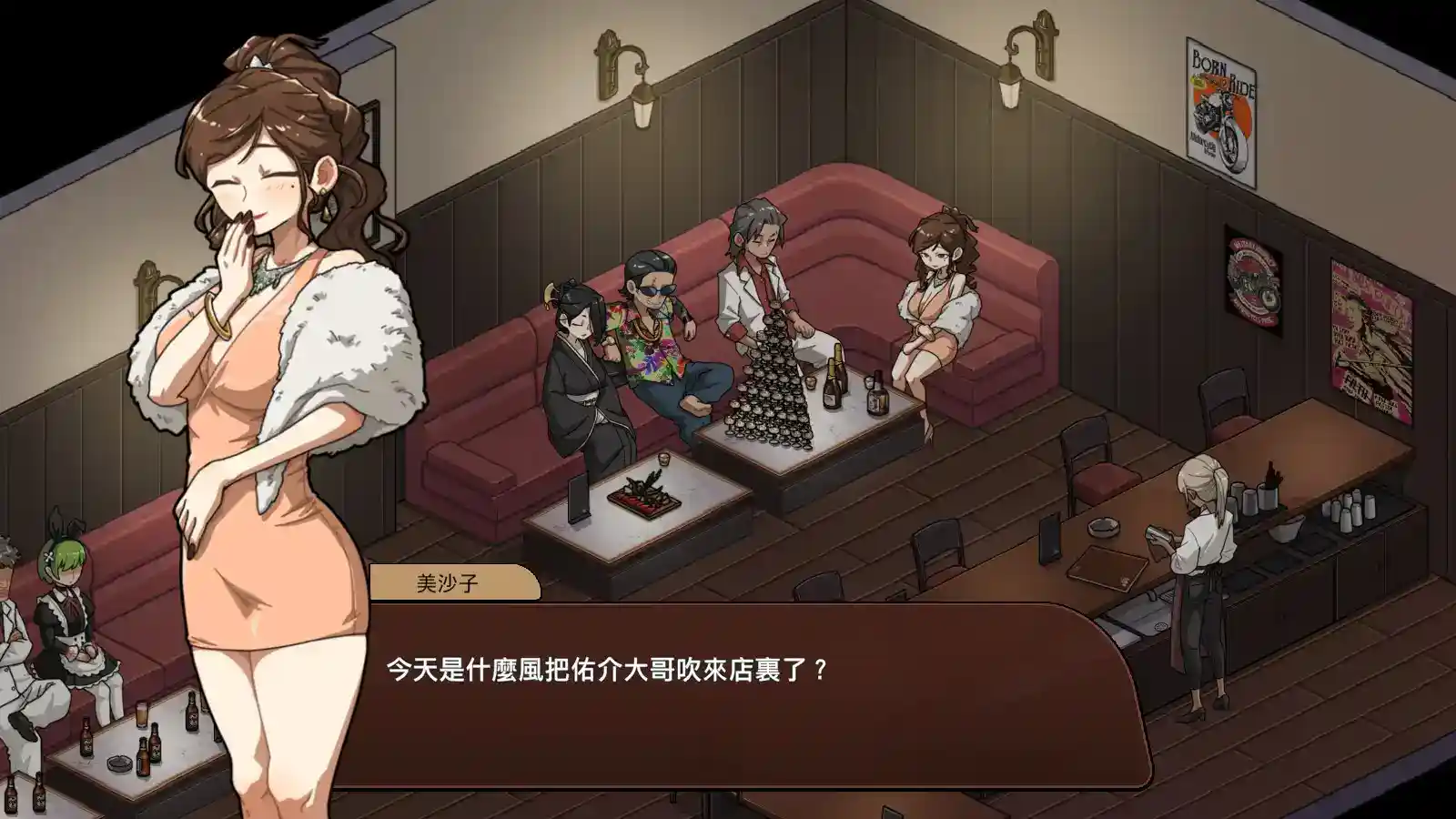1456x819 pixels.
Task: Click the BORN to RIDE motorcycle poster
Action: point(1220,100)
